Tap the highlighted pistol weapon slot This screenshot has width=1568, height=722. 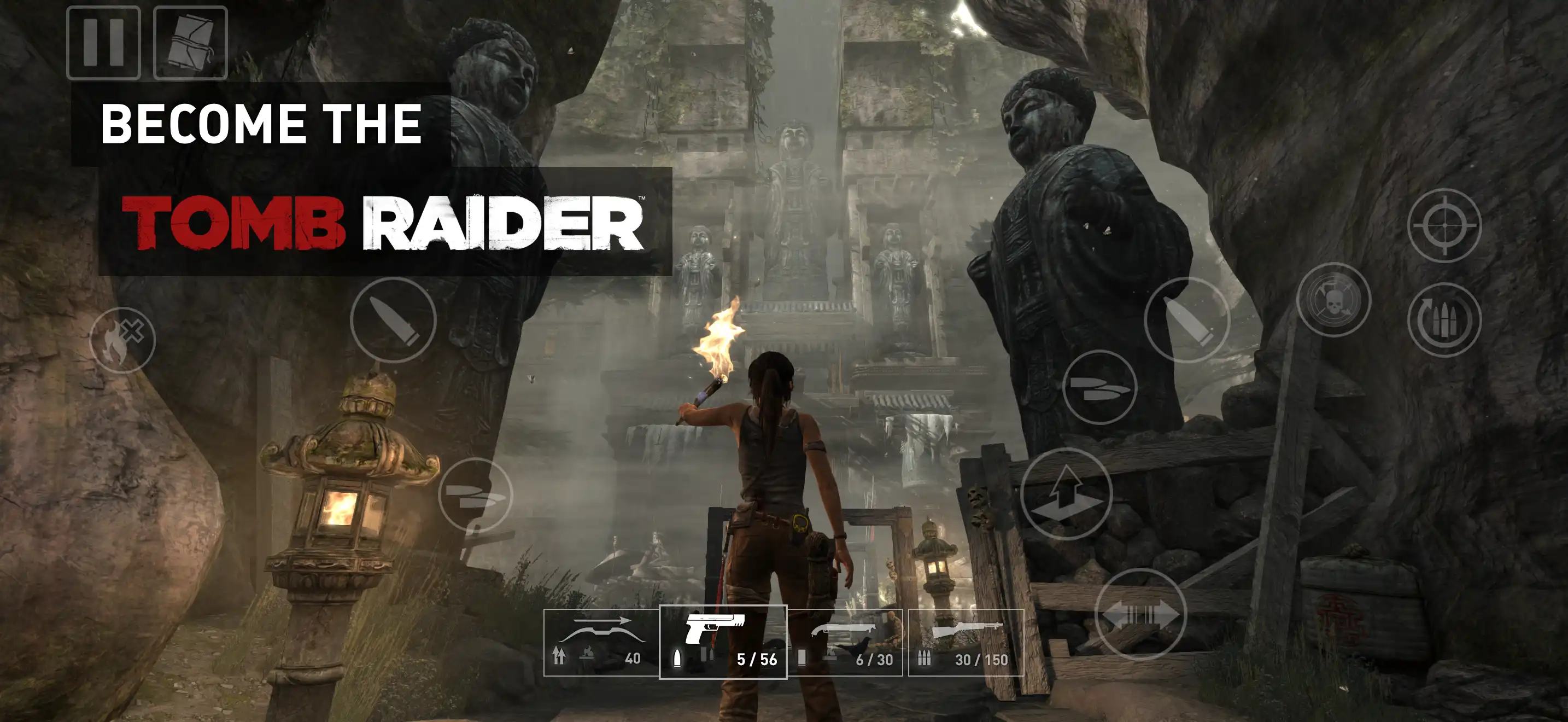click(x=724, y=642)
